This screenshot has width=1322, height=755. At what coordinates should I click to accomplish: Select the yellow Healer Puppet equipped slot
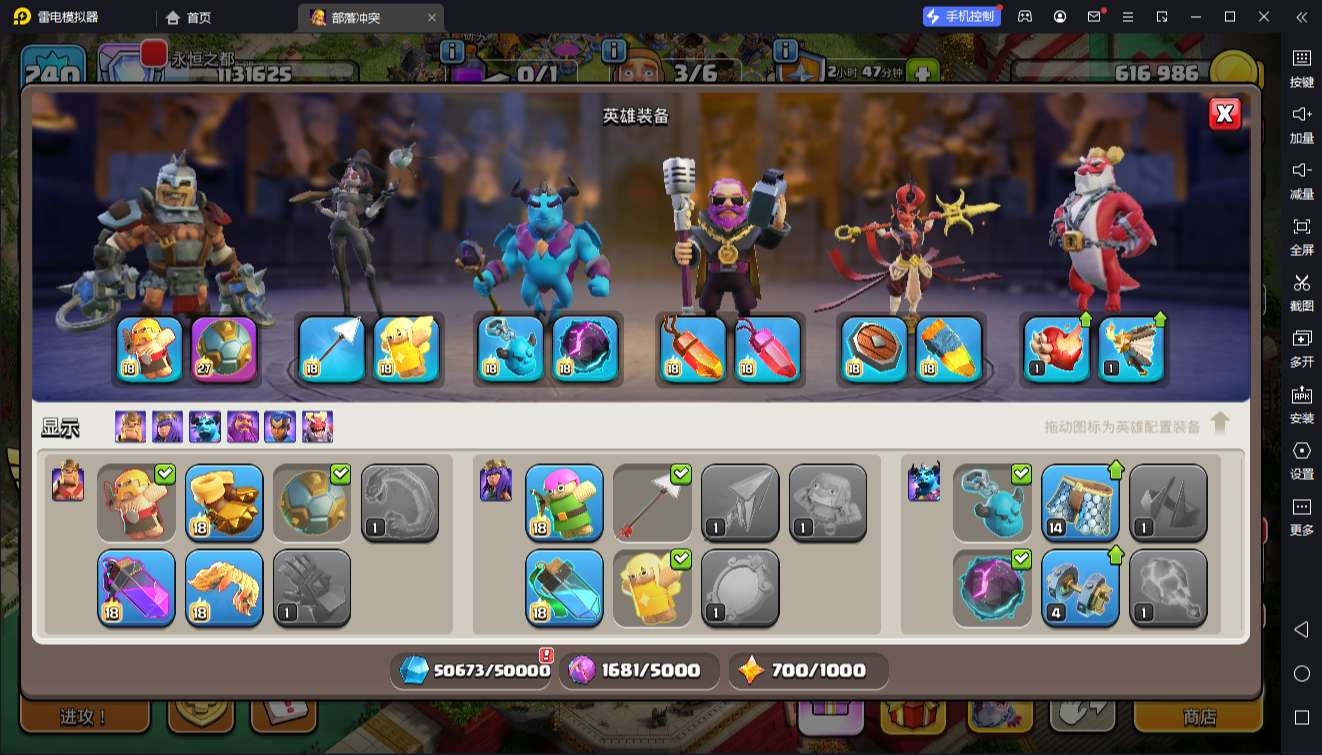pyautogui.click(x=407, y=349)
